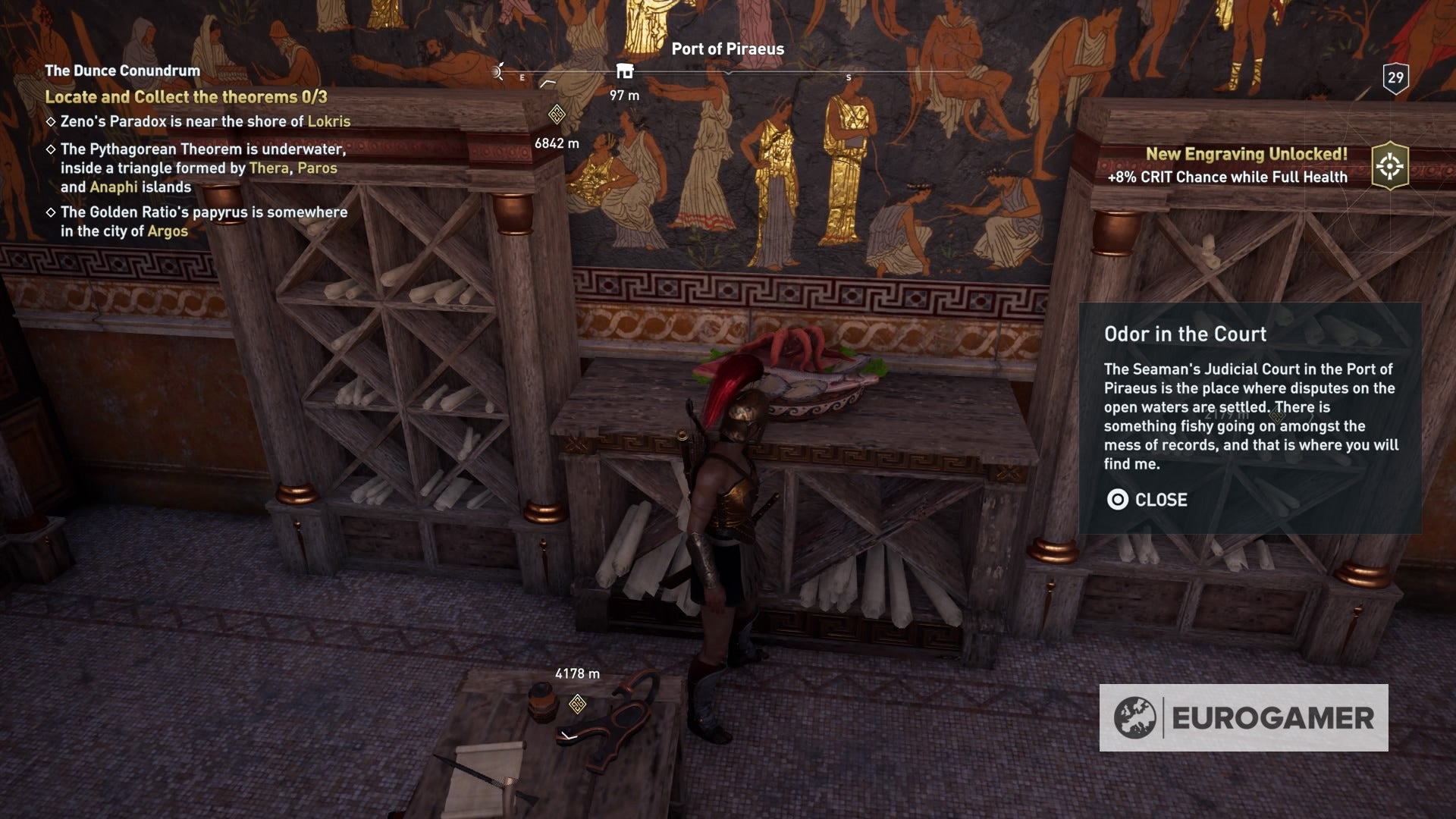Select The Dunce Conundrum quest tracker title
This screenshot has height=819, width=1456.
coord(122,71)
